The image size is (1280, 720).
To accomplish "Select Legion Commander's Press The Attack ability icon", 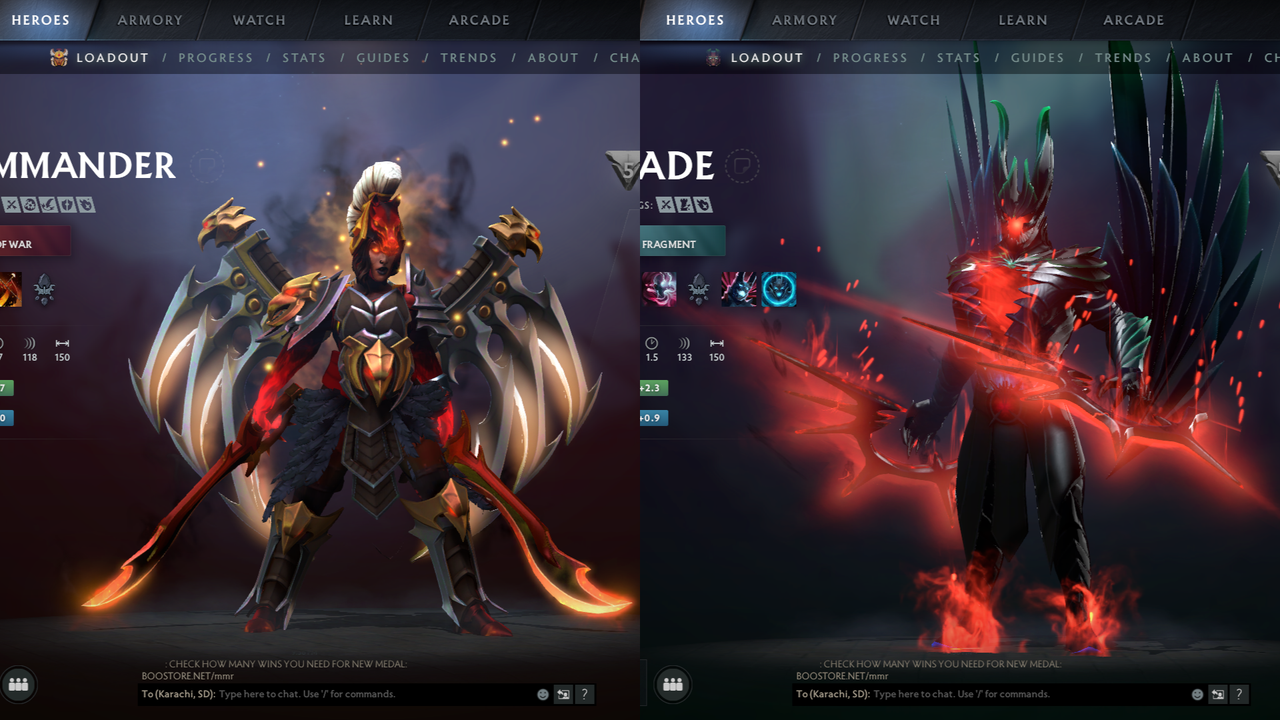I will click(x=8, y=291).
